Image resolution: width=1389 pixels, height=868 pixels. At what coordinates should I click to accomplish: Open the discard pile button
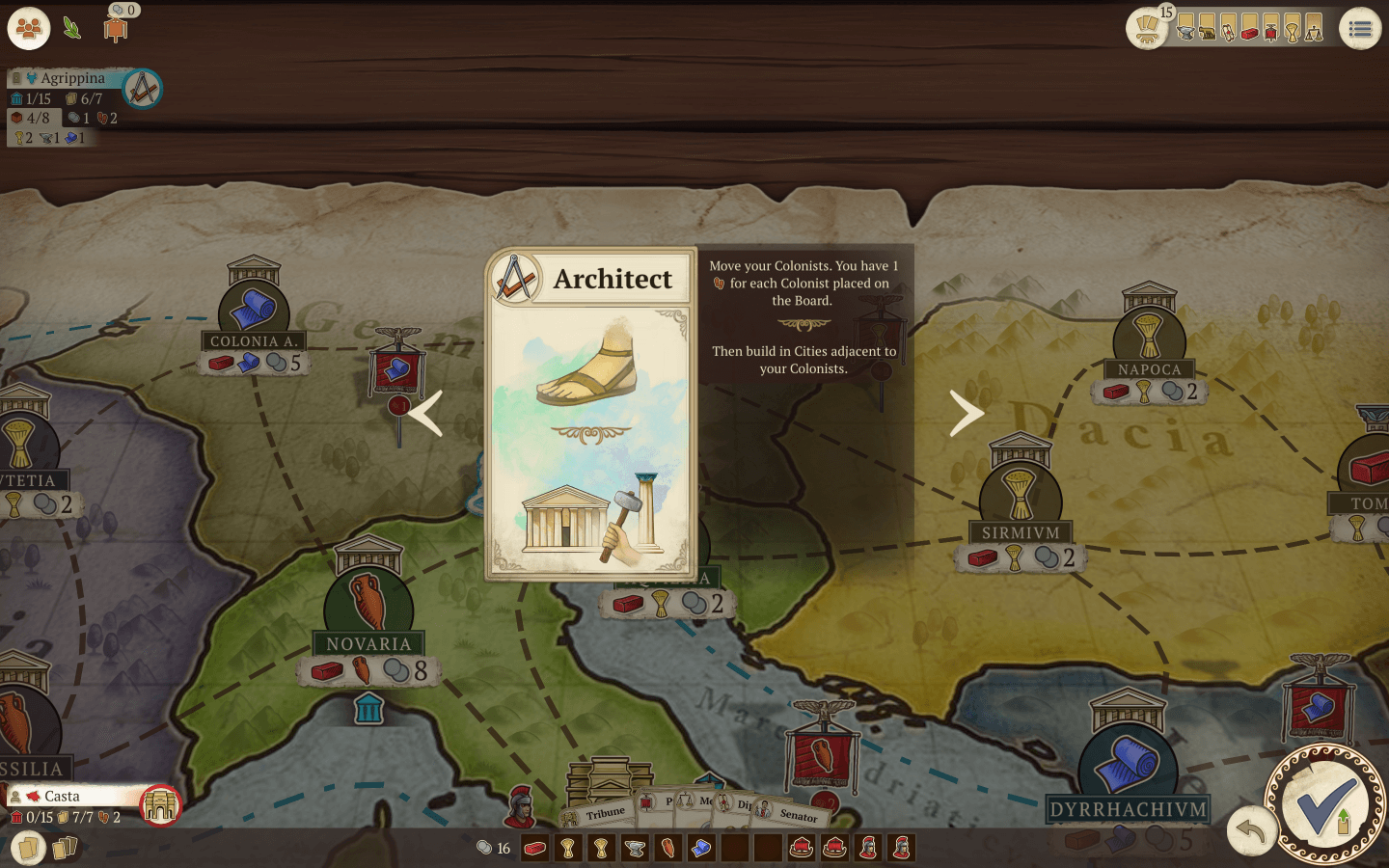click(x=65, y=849)
